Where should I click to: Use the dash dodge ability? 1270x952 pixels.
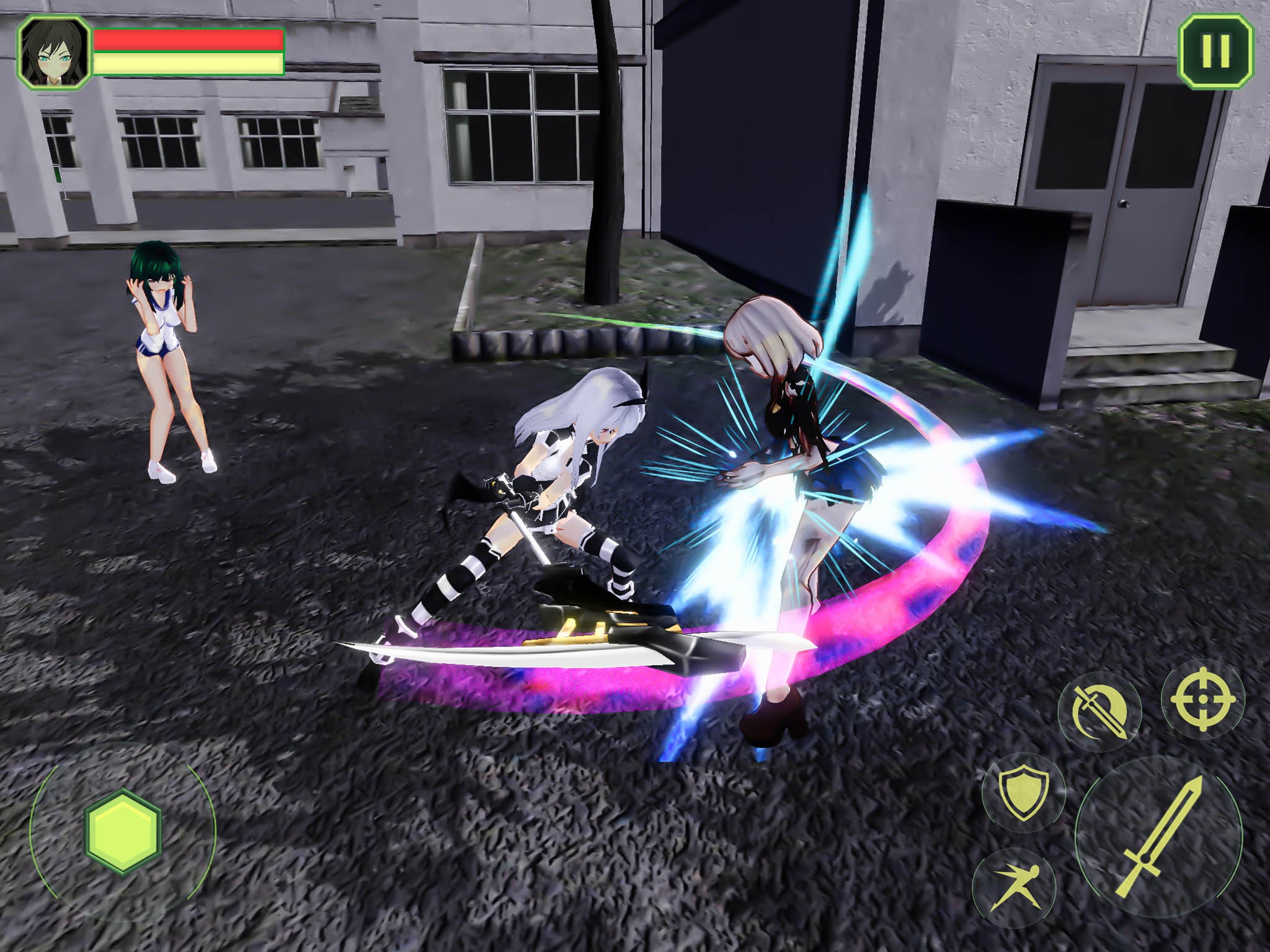click(x=1014, y=887)
